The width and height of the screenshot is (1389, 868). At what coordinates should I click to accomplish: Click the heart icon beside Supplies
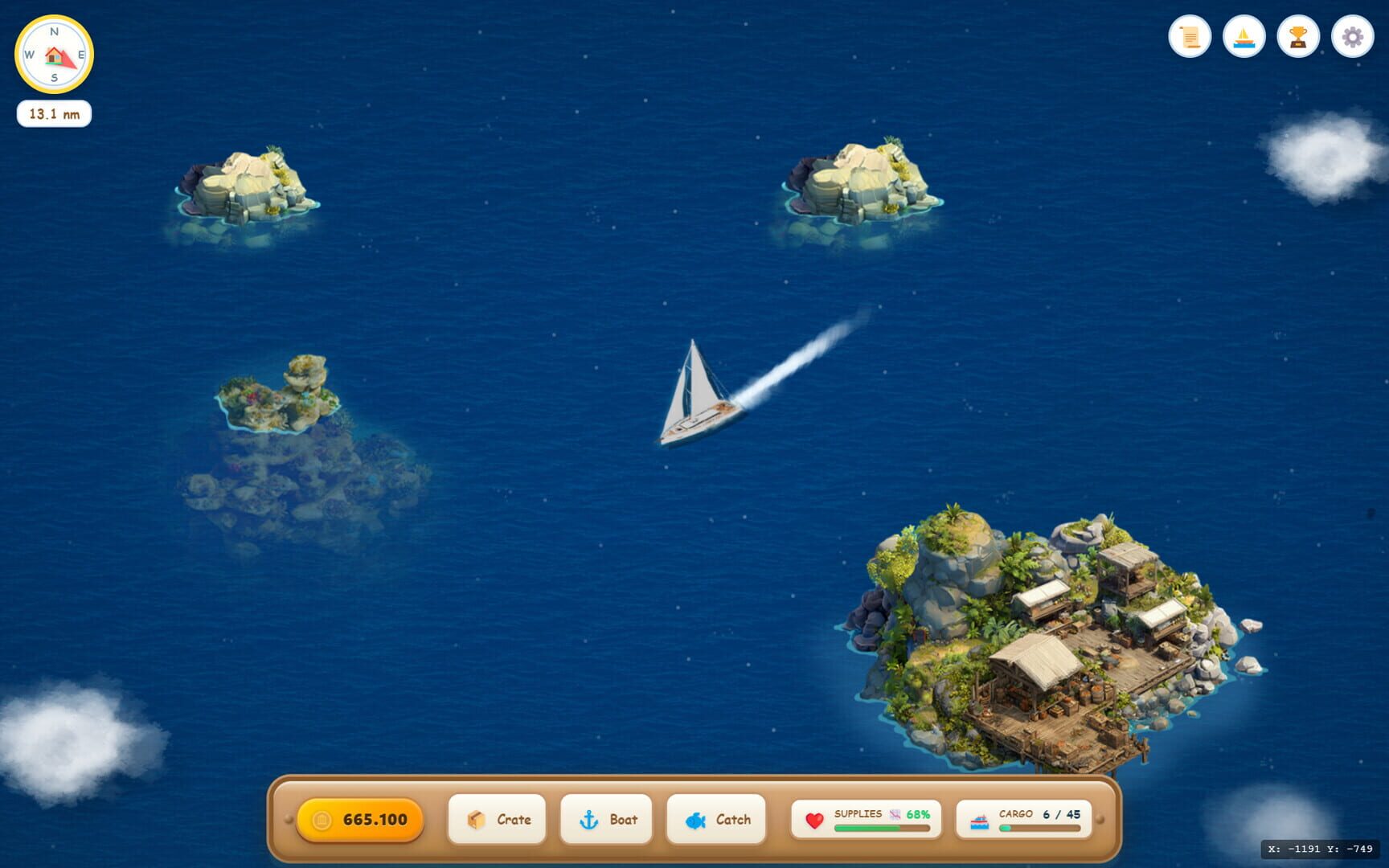(814, 820)
